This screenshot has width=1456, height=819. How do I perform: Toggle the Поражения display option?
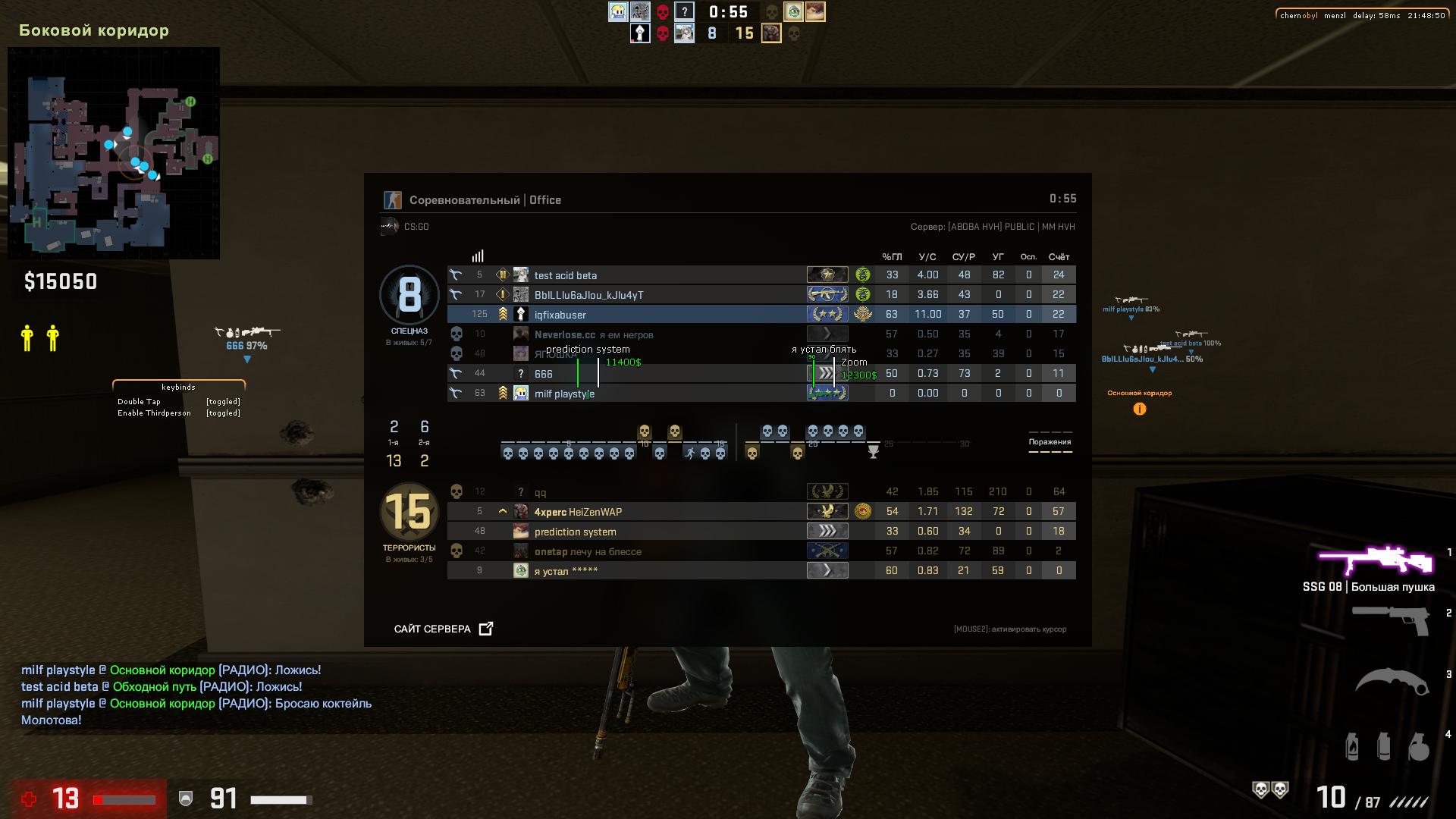click(1051, 441)
